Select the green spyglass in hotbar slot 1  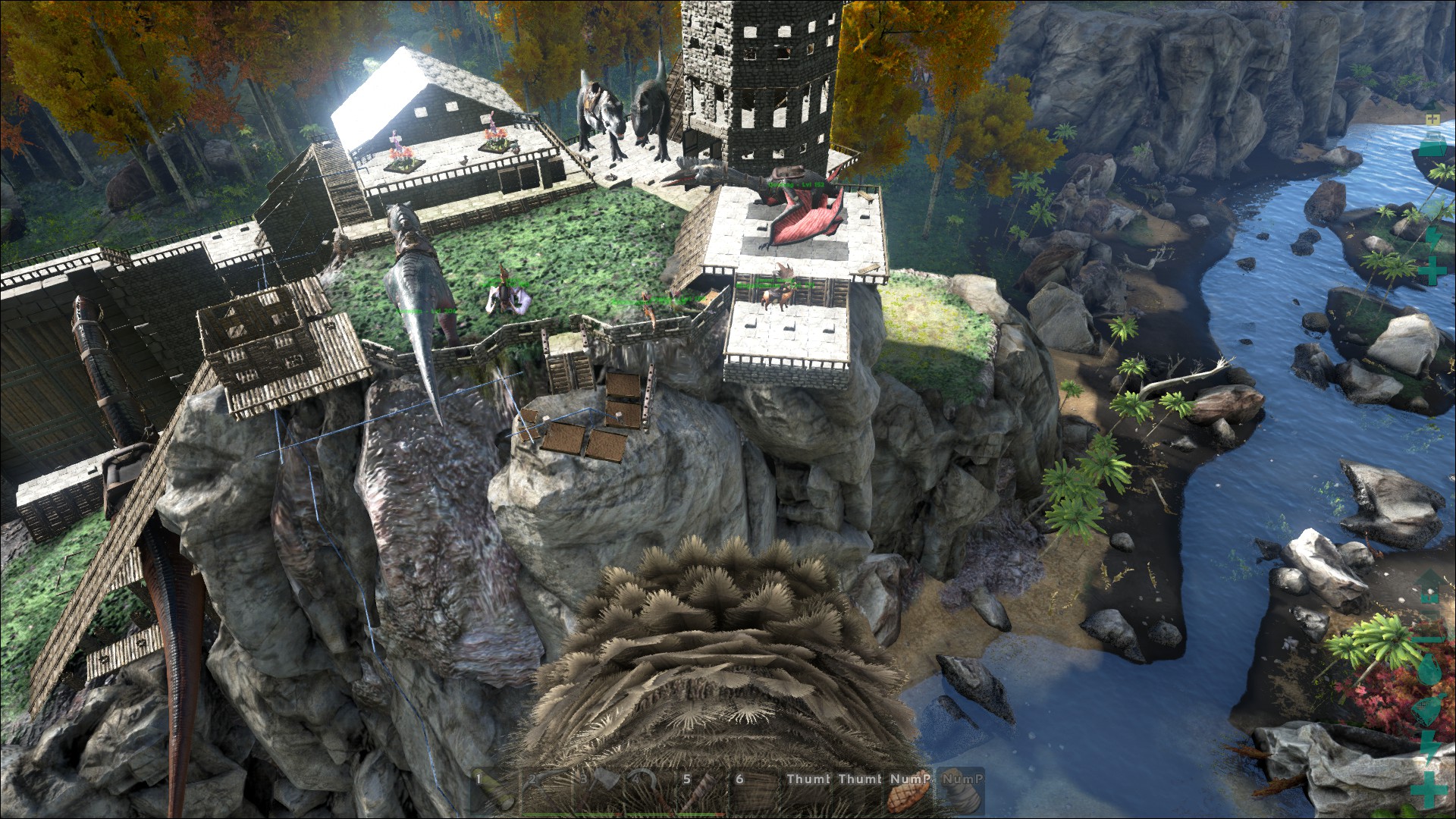pyautogui.click(x=494, y=790)
